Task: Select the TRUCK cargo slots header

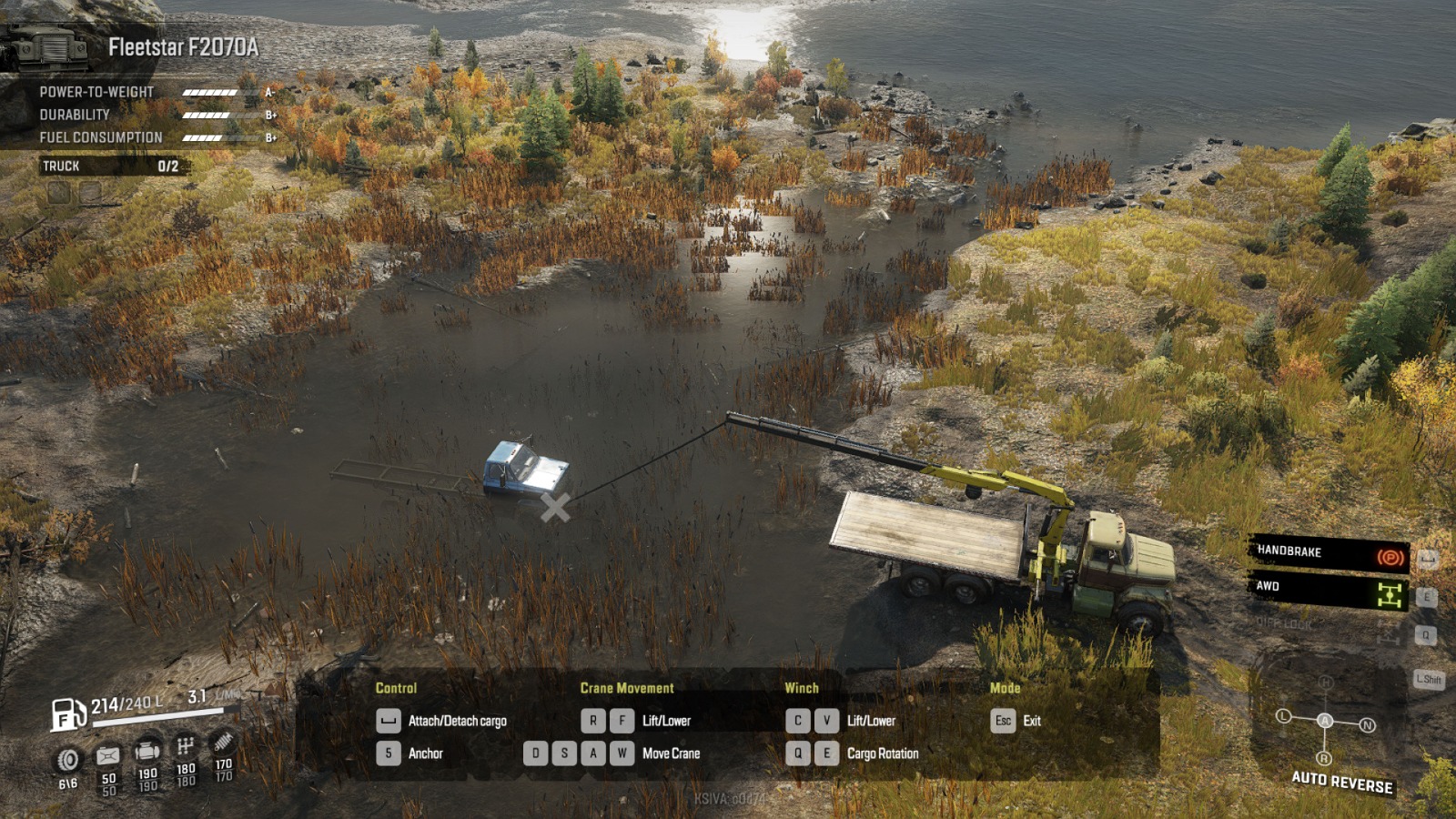Action: pyautogui.click(x=111, y=166)
